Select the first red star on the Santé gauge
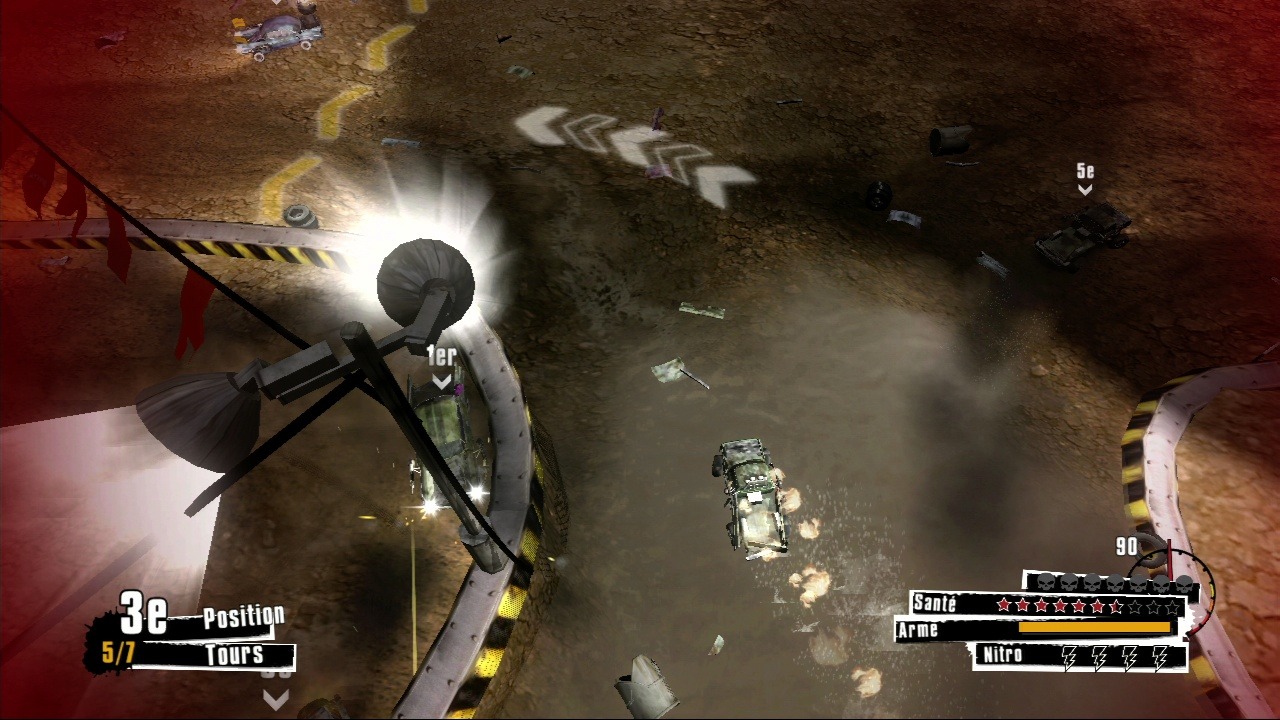This screenshot has width=1280, height=720. pos(1004,605)
